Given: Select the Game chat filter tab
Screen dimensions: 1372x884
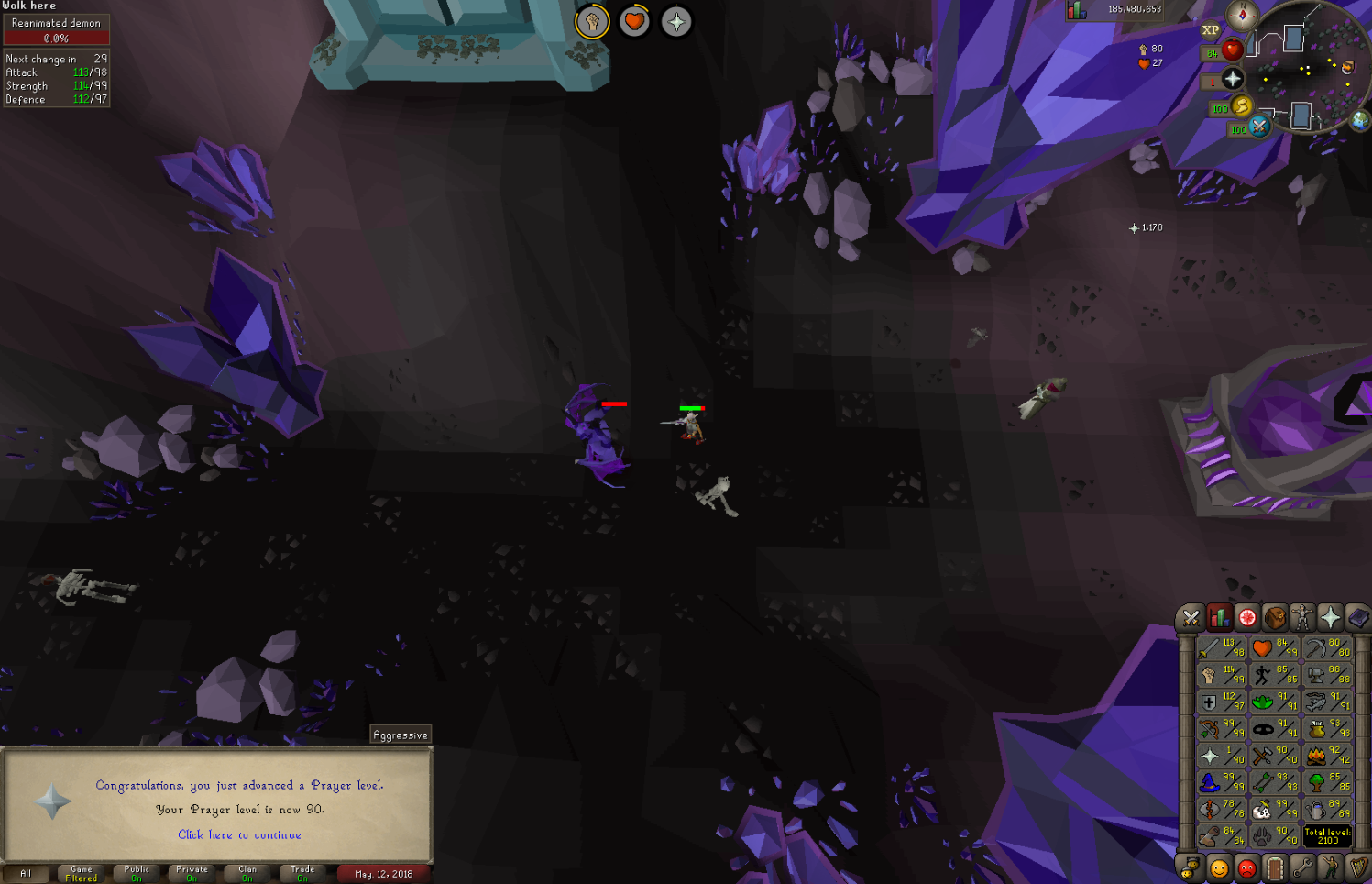Looking at the screenshot, I should 81,873.
